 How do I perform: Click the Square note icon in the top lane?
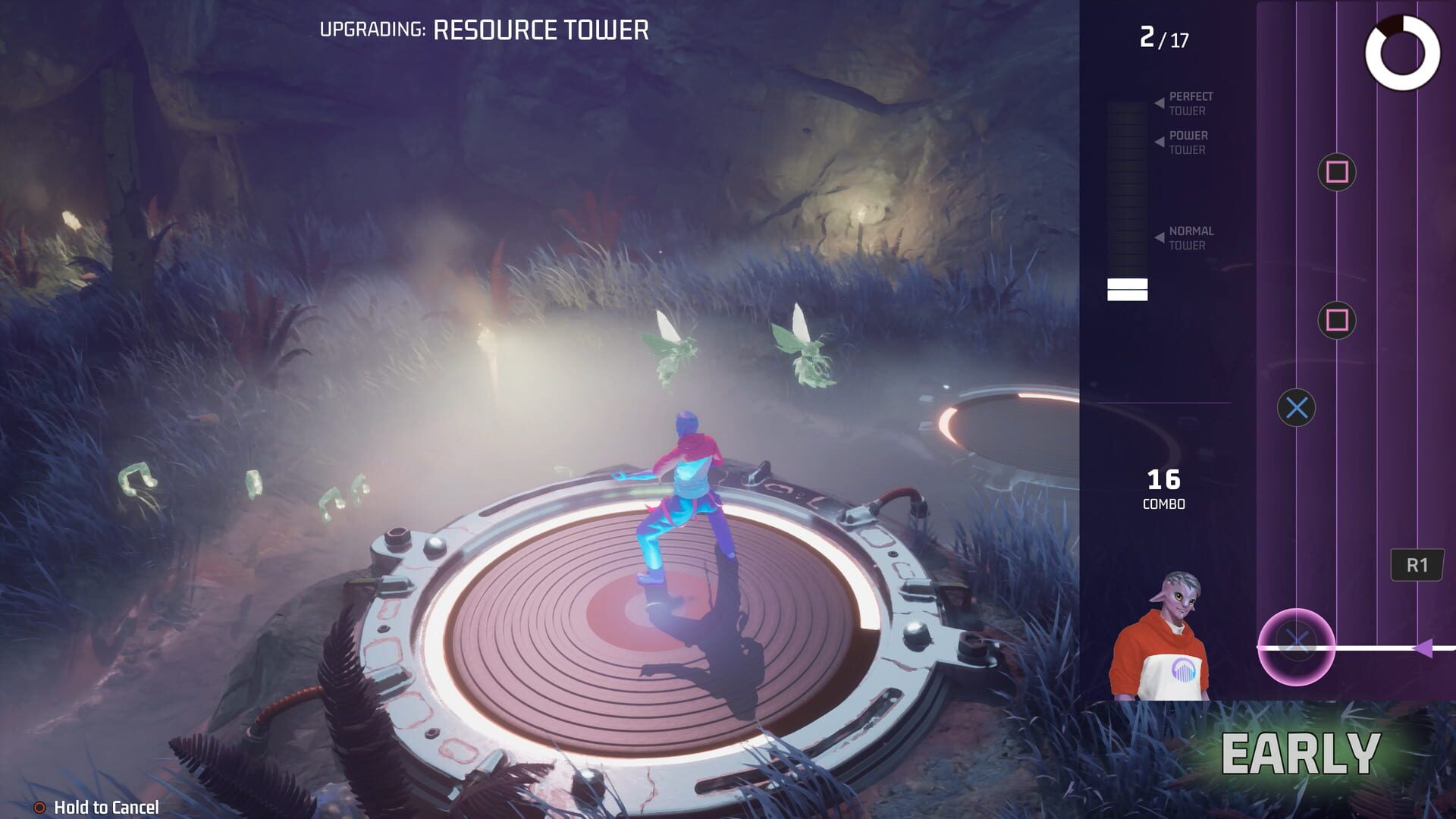(x=1338, y=173)
